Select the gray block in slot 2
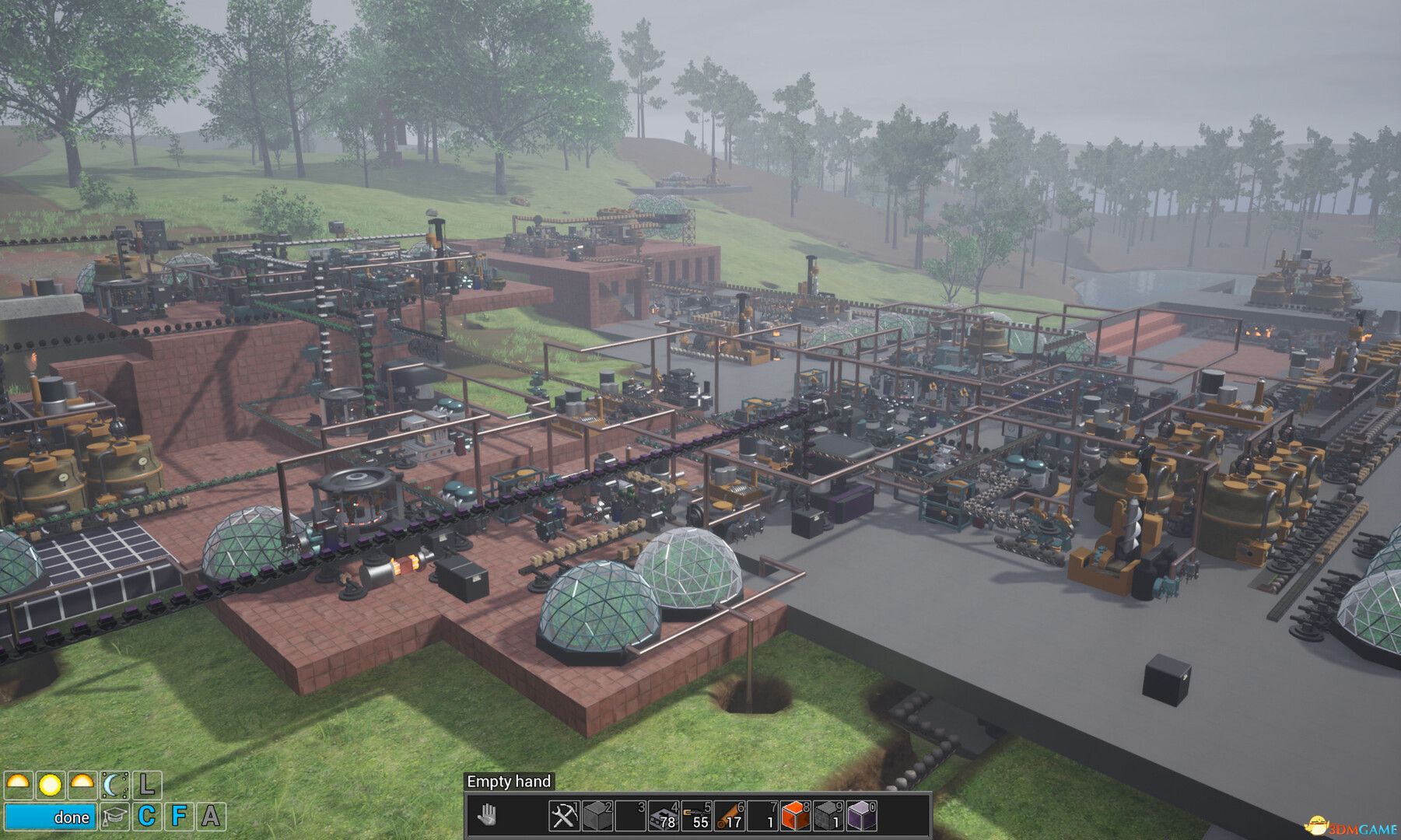The height and width of the screenshot is (840, 1401). [598, 816]
